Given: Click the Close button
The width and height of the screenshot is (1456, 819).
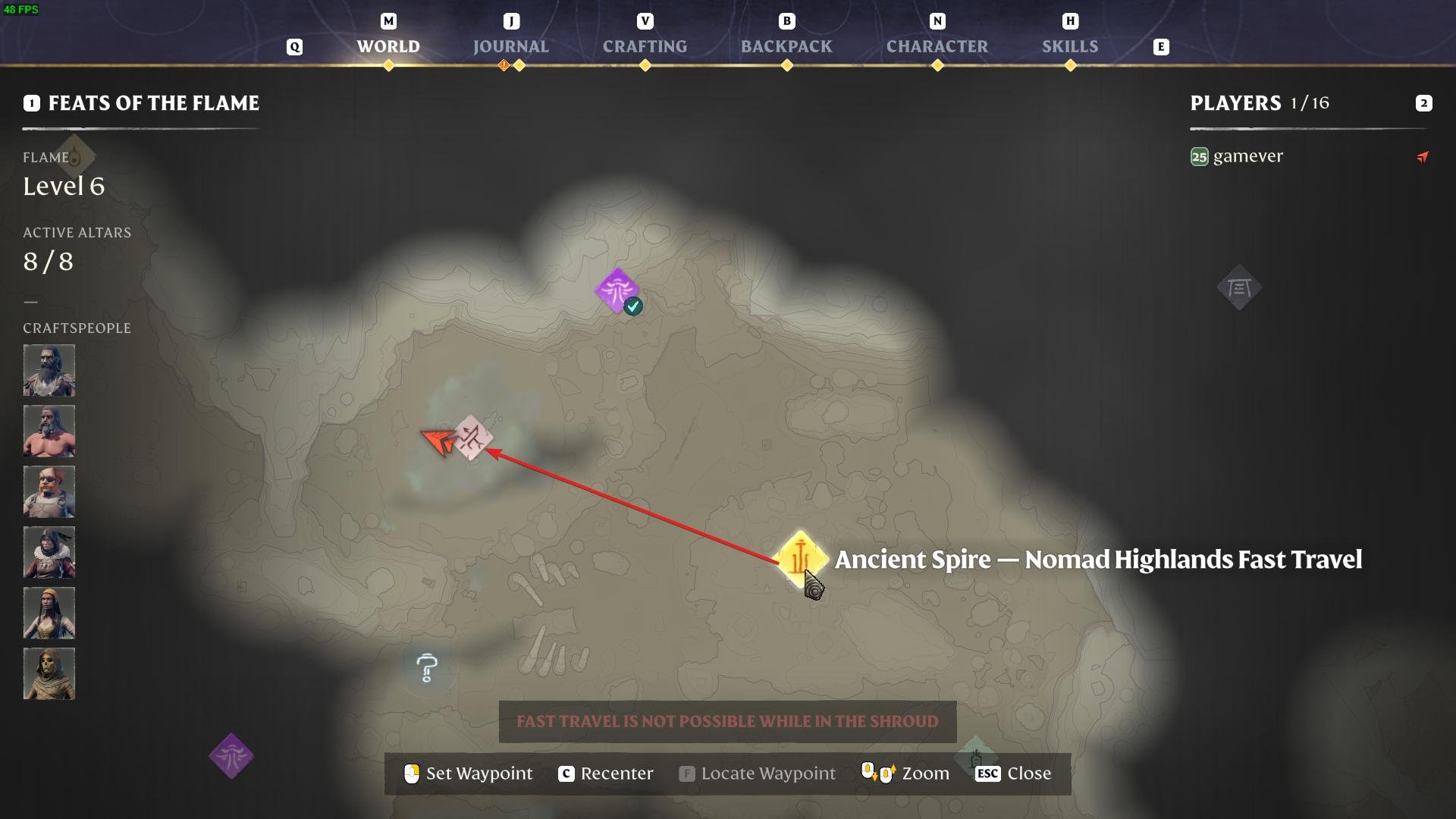Looking at the screenshot, I should pos(1014,773).
